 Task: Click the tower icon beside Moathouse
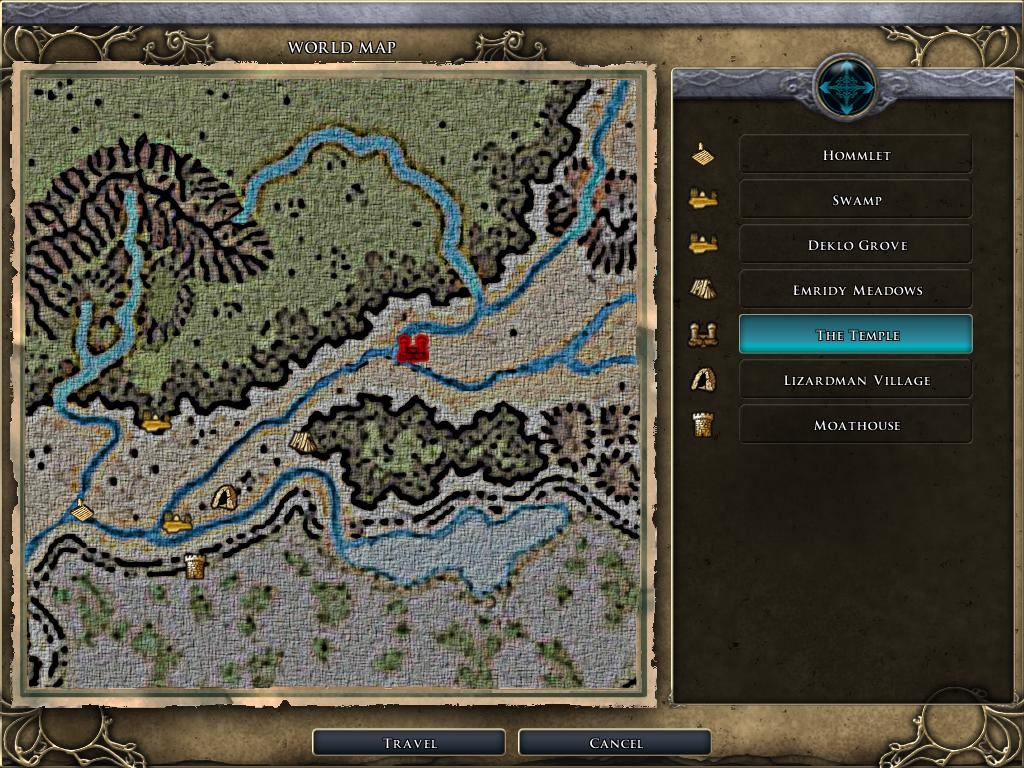coord(703,425)
